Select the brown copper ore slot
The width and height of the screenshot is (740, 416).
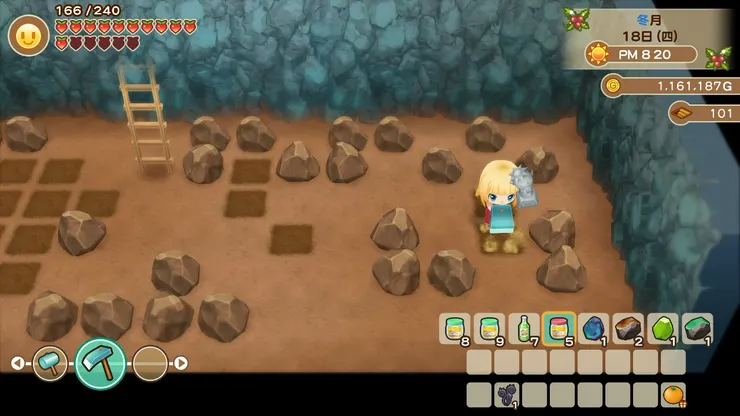click(628, 328)
